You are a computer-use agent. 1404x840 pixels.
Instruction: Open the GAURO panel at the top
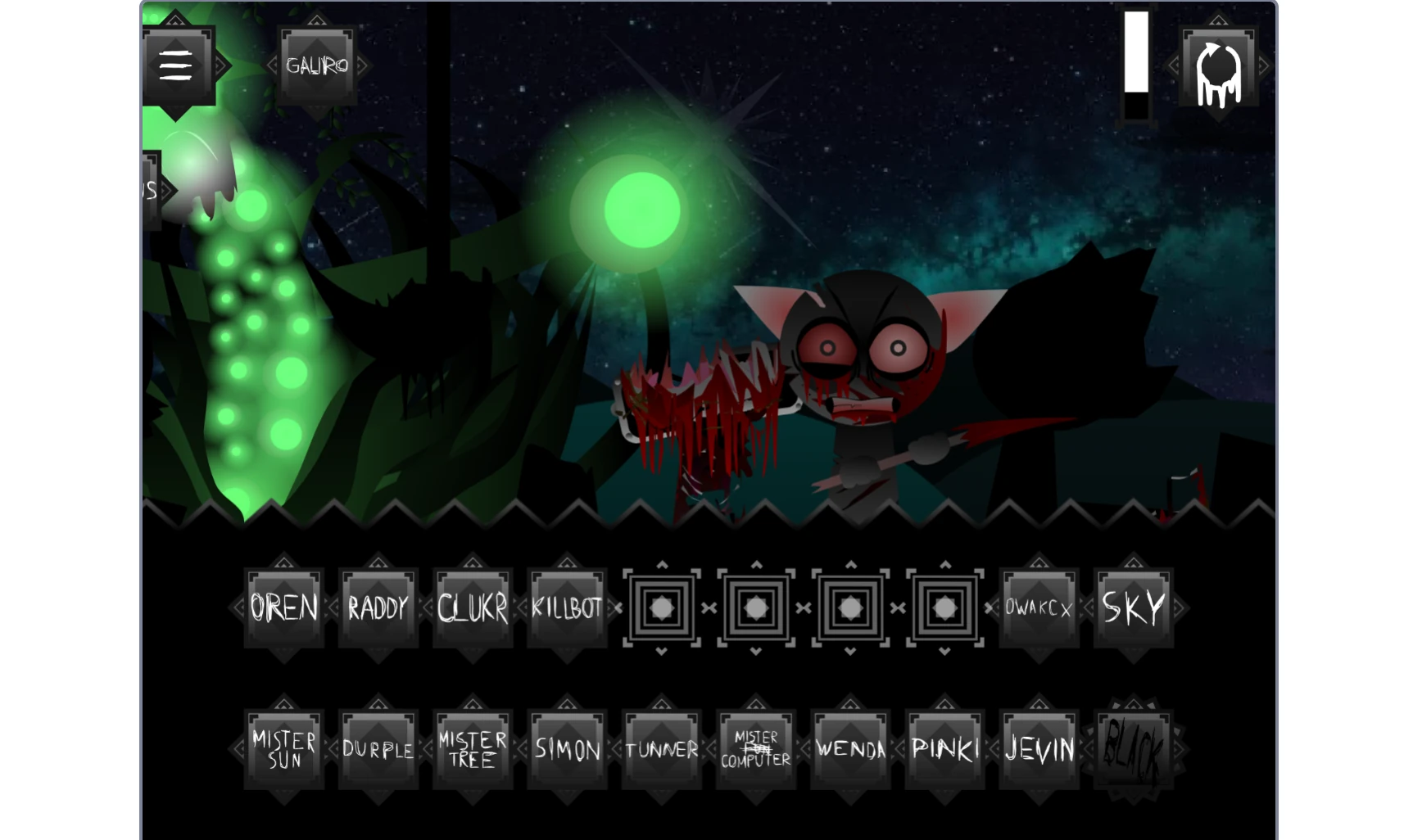pyautogui.click(x=318, y=67)
